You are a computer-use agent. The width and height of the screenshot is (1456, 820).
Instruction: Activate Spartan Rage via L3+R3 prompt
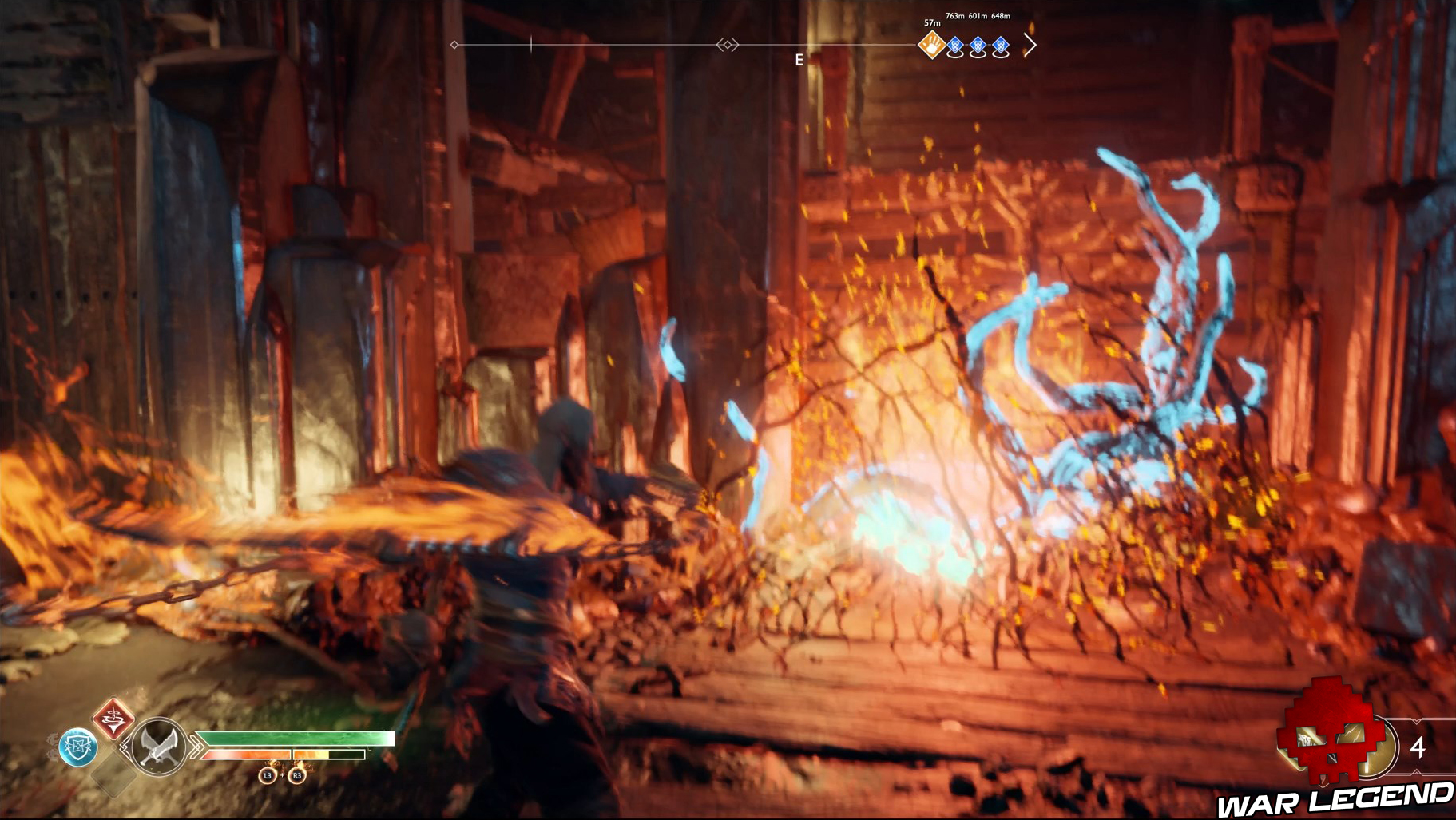point(283,777)
